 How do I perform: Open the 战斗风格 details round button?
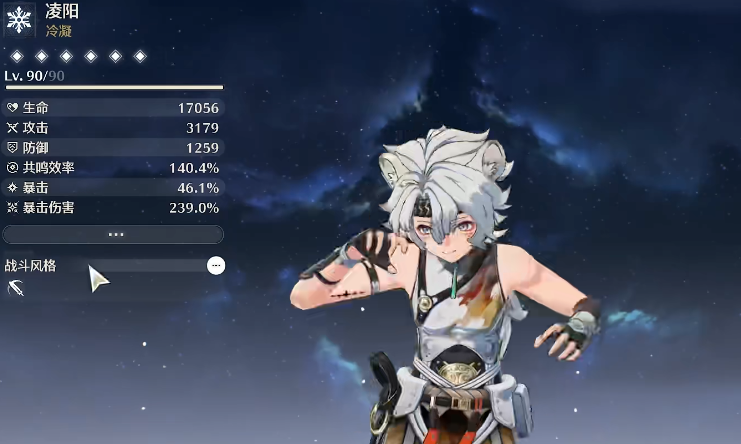tap(216, 265)
